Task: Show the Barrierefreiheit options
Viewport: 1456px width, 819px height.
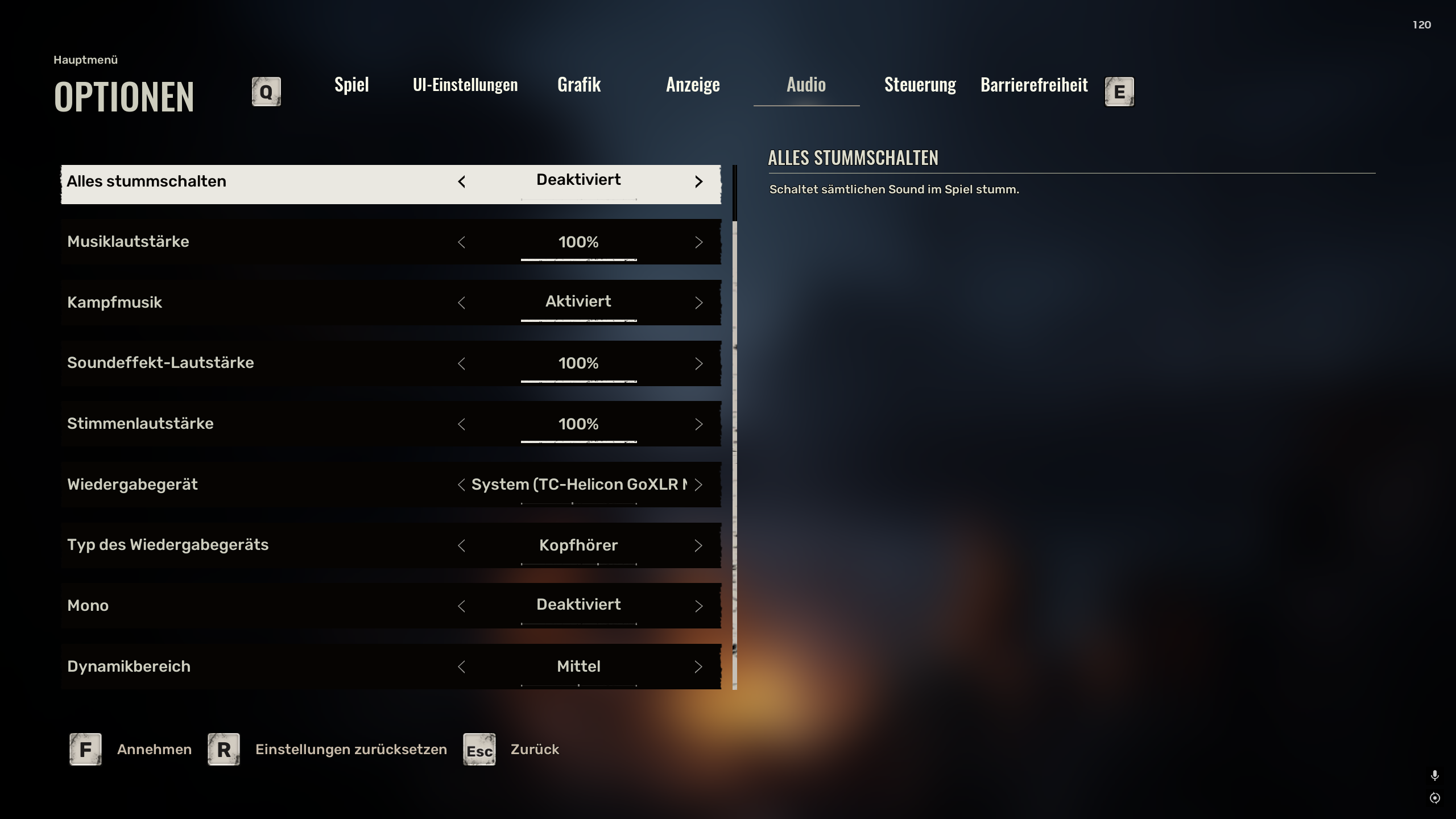Action: pyautogui.click(x=1034, y=85)
